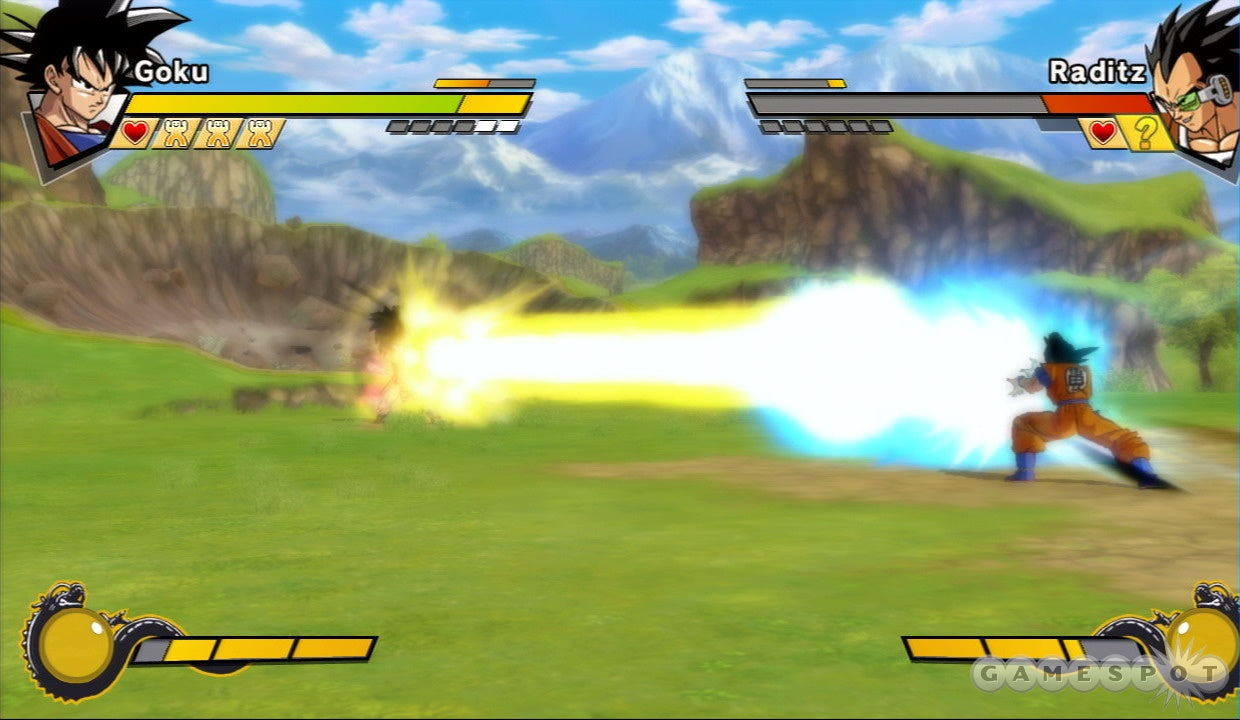1240x720 pixels.
Task: Select the heart icon under Raditz's health bar
Action: pyautogui.click(x=1103, y=132)
